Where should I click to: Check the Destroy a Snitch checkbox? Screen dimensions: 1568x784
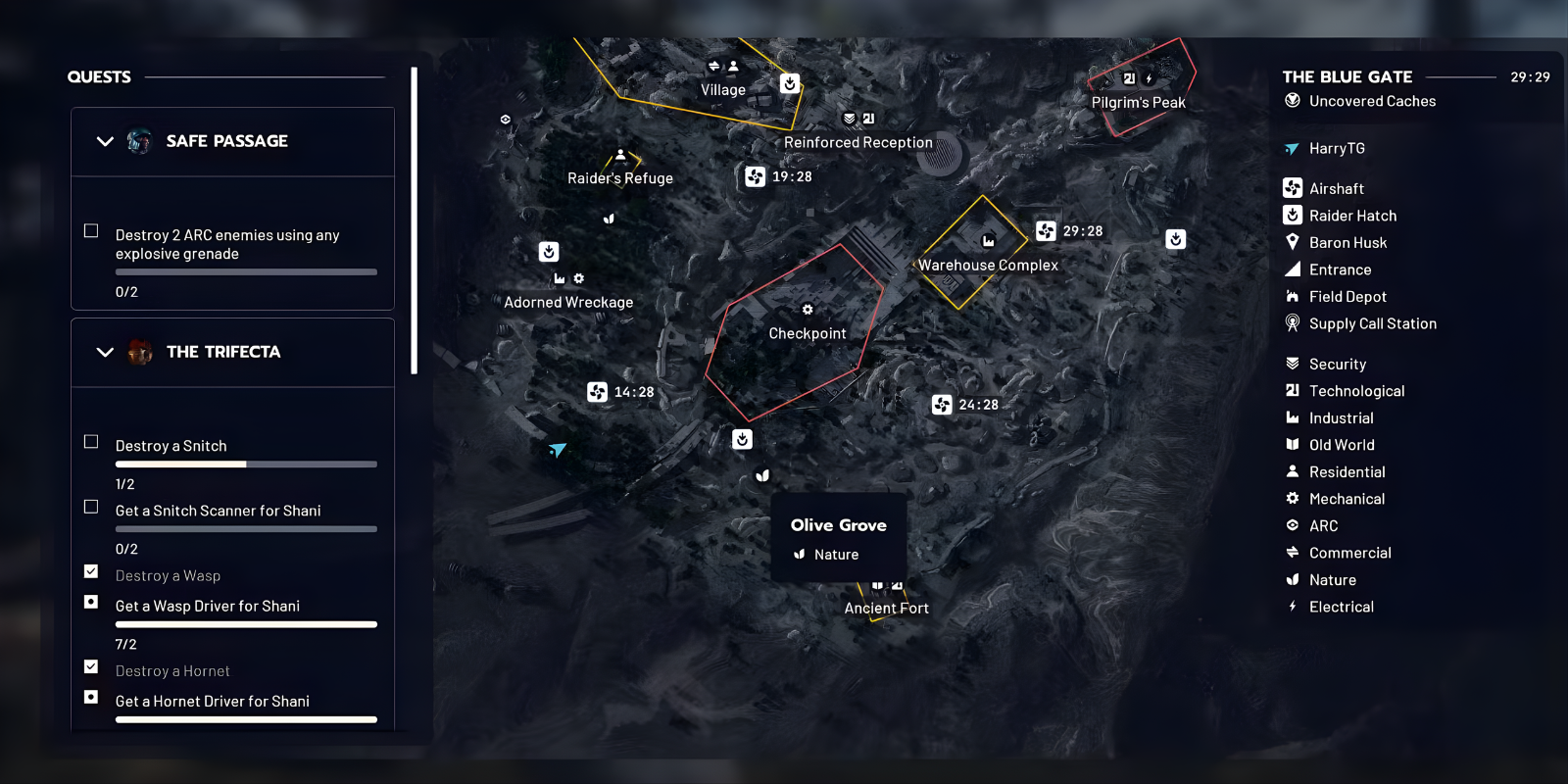coord(90,441)
